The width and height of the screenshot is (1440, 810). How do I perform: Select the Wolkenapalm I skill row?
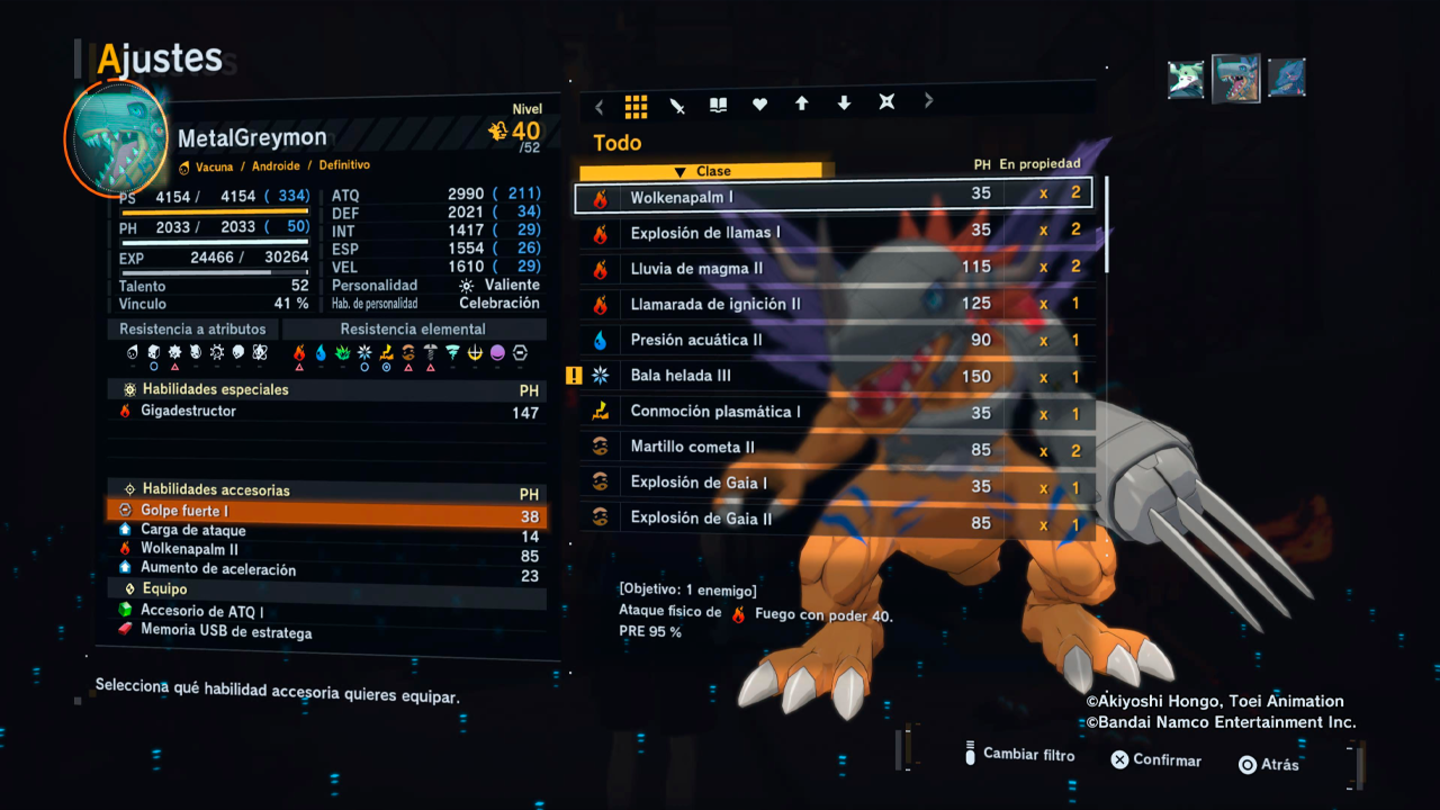(x=832, y=196)
